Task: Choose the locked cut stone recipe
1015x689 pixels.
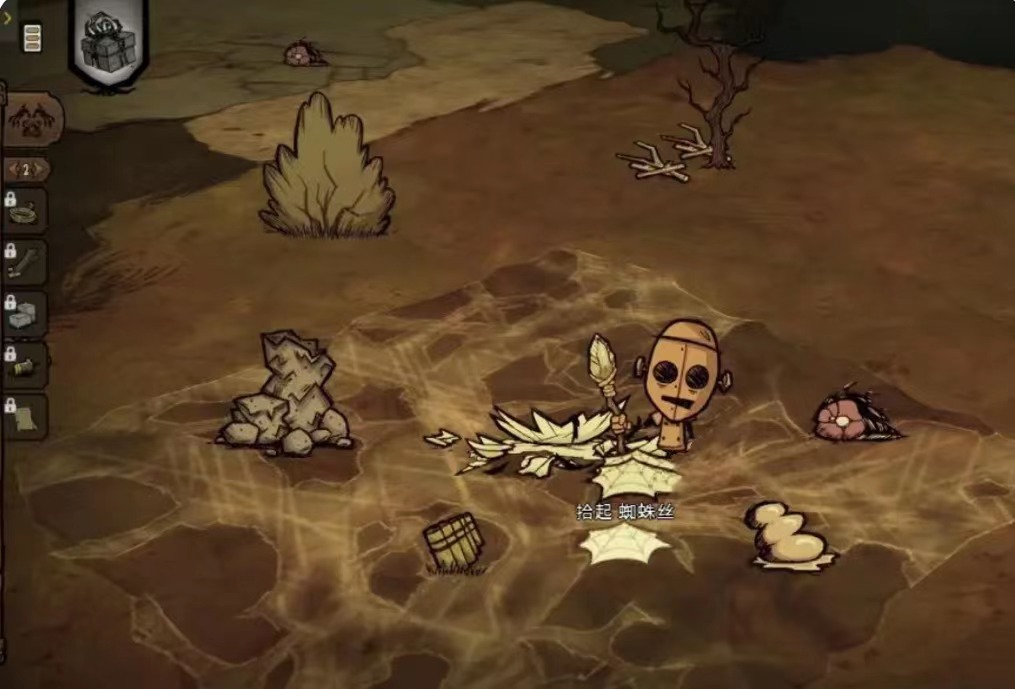Action: click(25, 315)
